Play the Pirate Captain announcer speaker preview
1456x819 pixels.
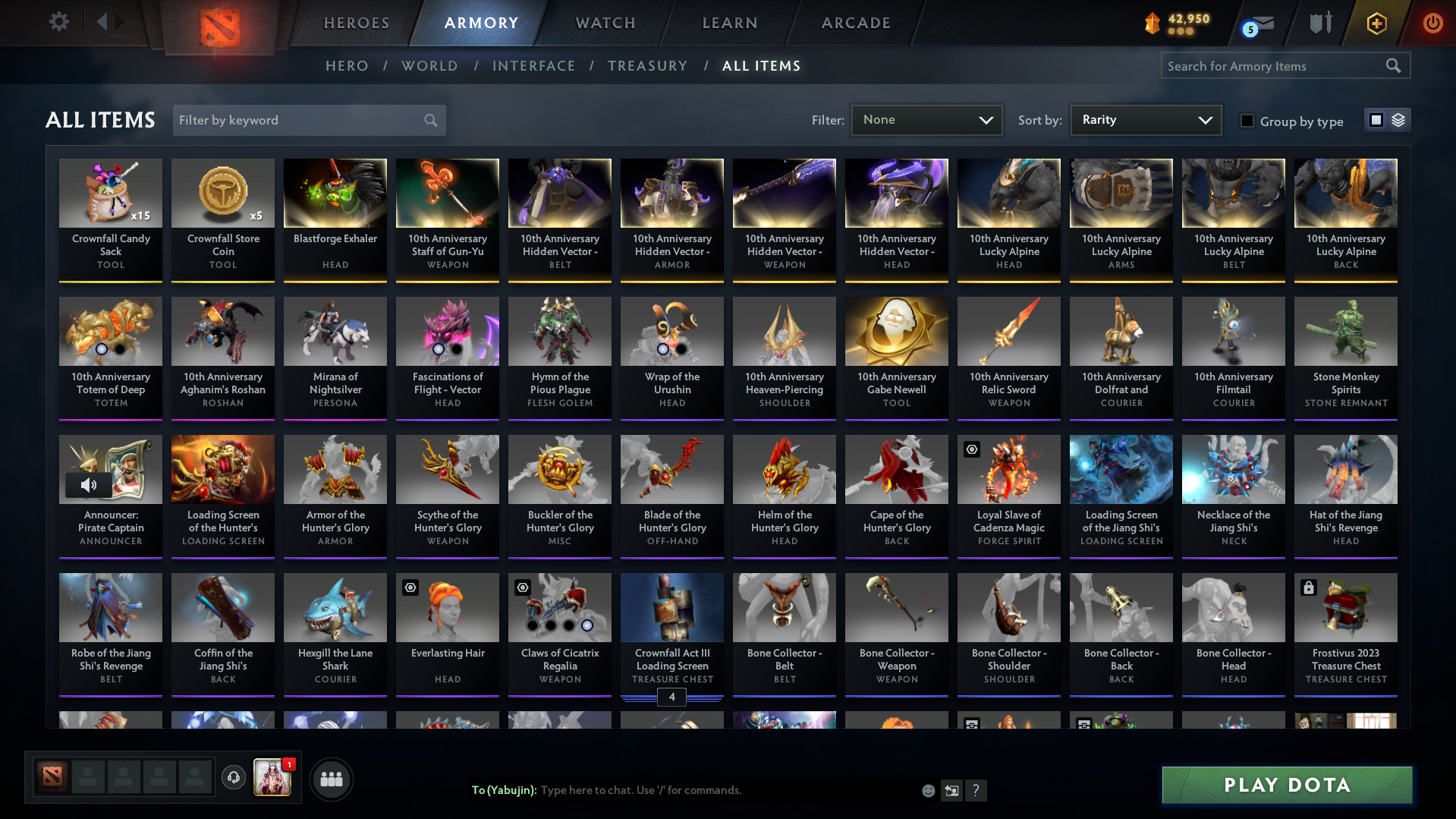[x=90, y=484]
